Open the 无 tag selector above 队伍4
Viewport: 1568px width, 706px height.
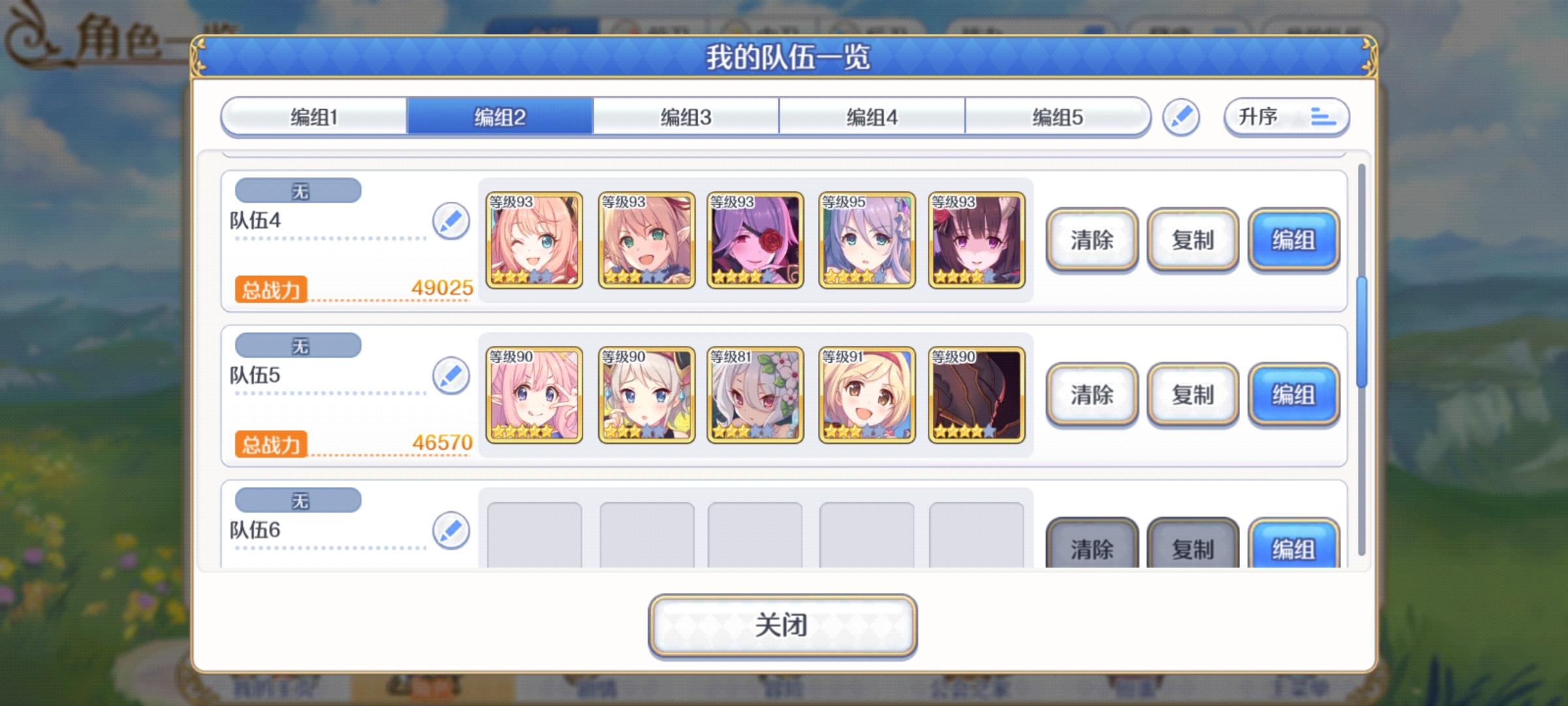click(298, 190)
